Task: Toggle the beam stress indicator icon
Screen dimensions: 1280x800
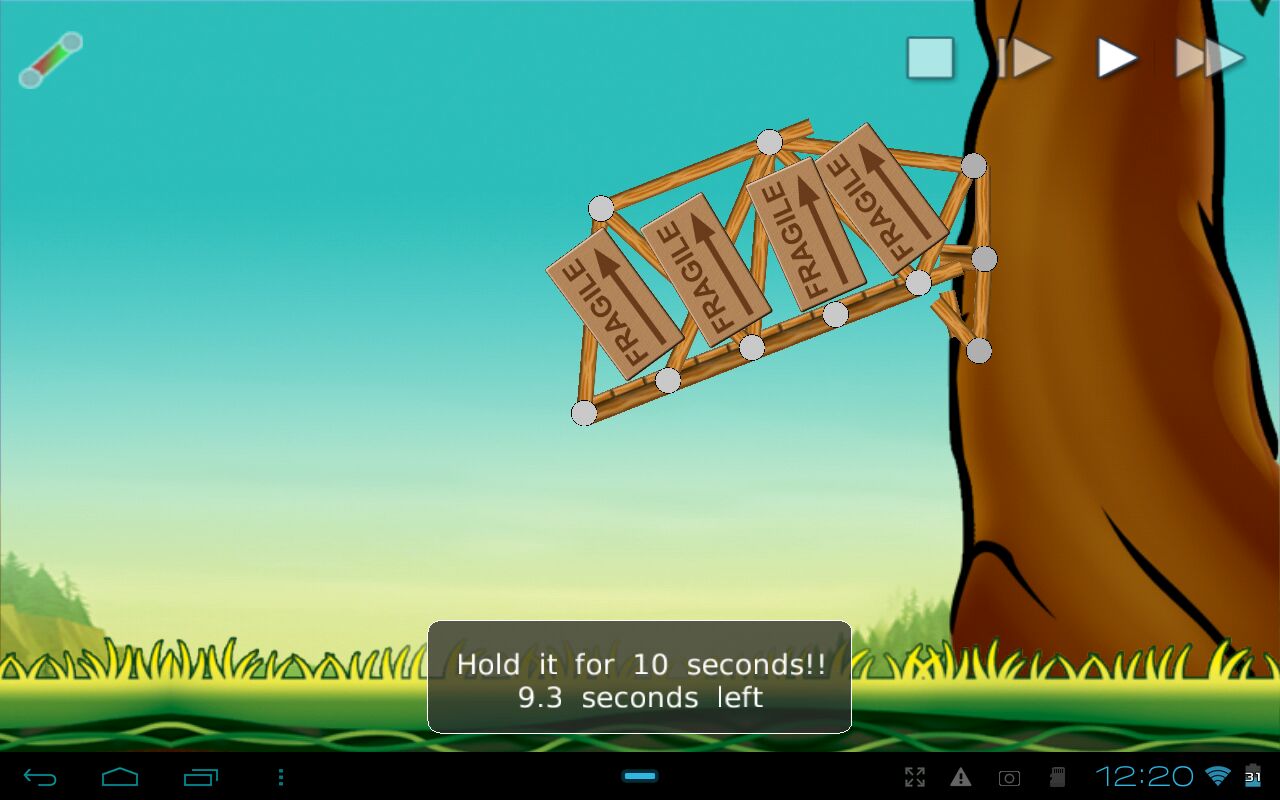Action: (51, 60)
